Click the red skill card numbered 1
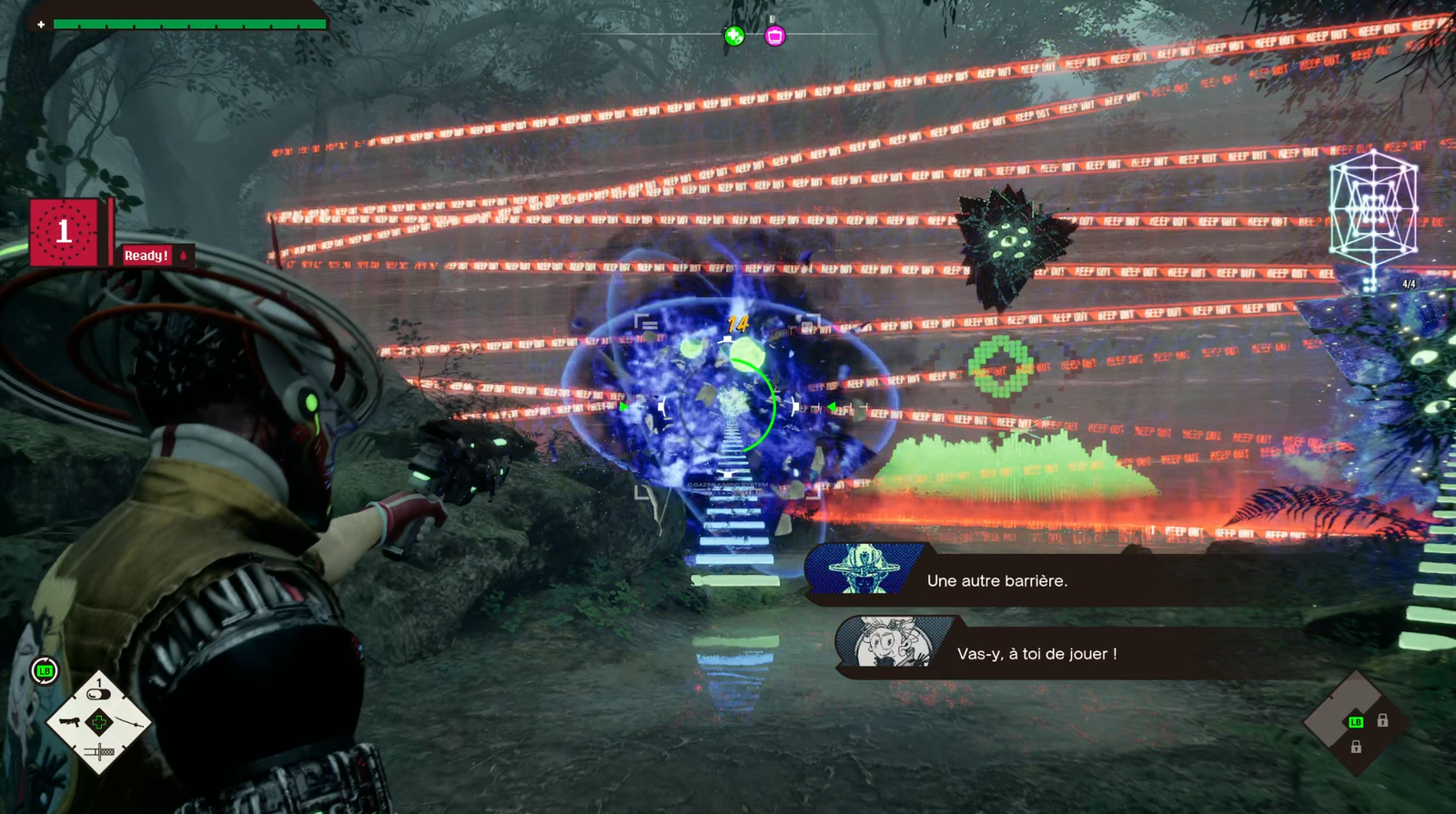 tap(64, 232)
